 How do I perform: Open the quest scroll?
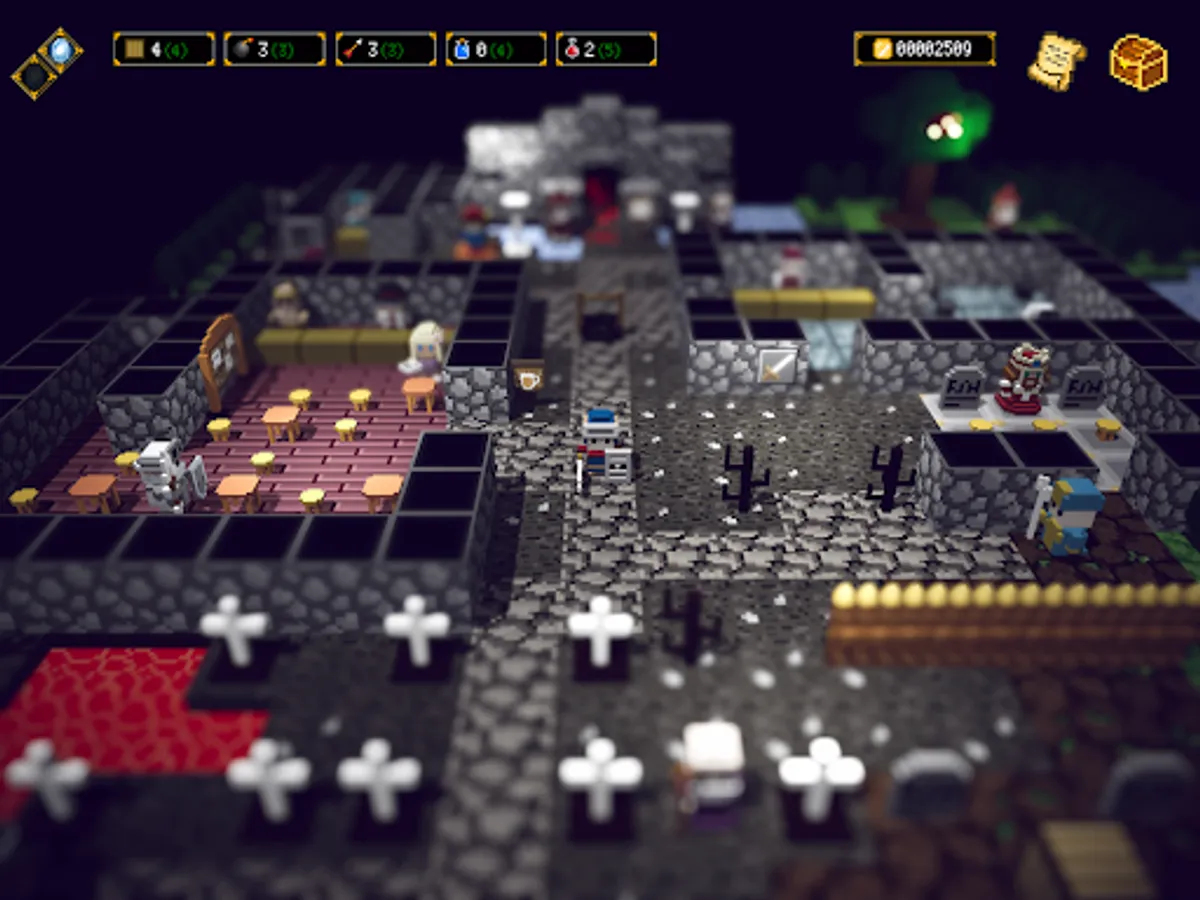(1056, 60)
